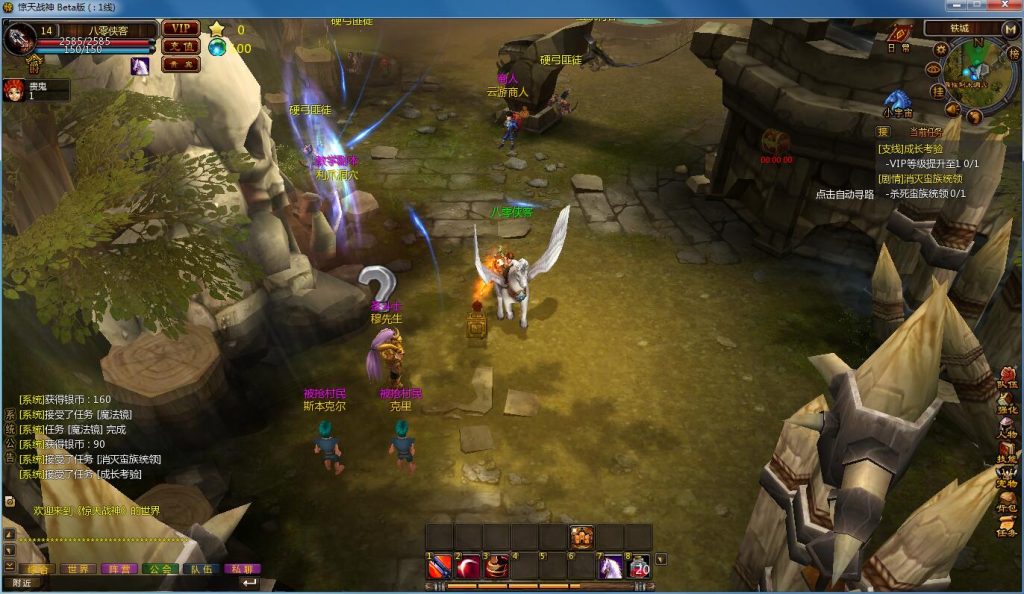Image resolution: width=1024 pixels, height=594 pixels.
Task: Switch to the 公会 guild chat tab
Action: tap(159, 568)
